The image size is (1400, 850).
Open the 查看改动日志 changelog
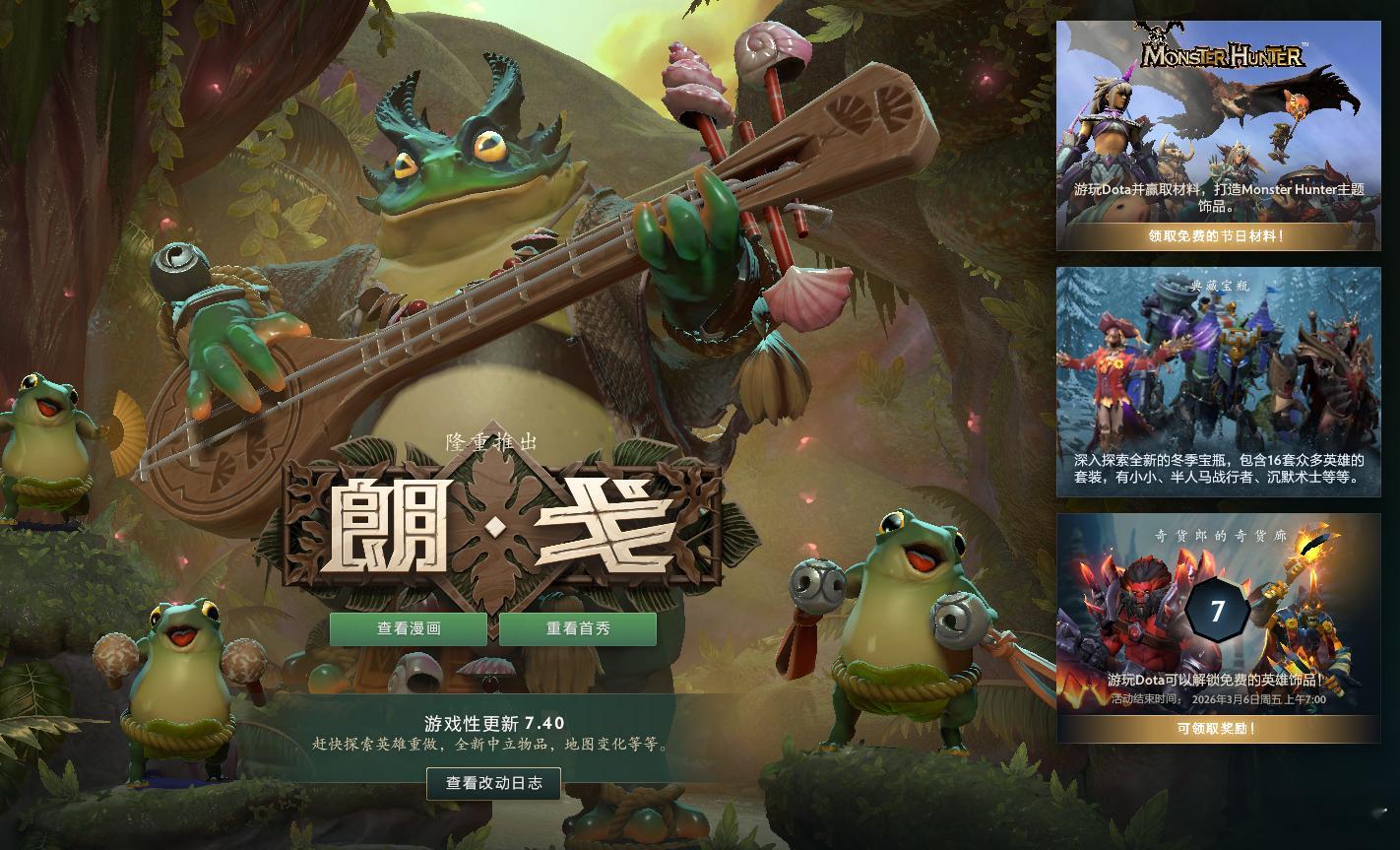(x=492, y=784)
